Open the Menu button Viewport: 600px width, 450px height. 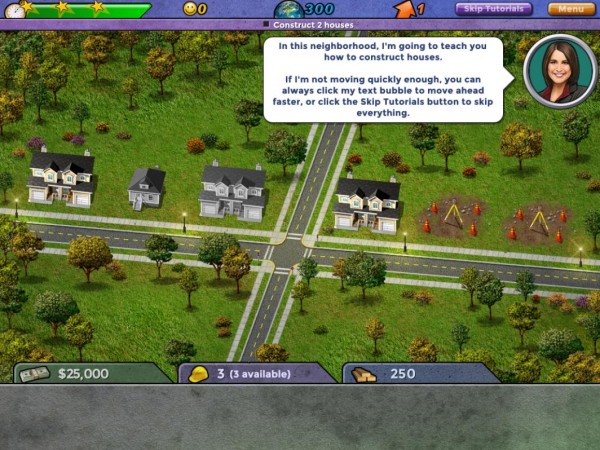571,9
